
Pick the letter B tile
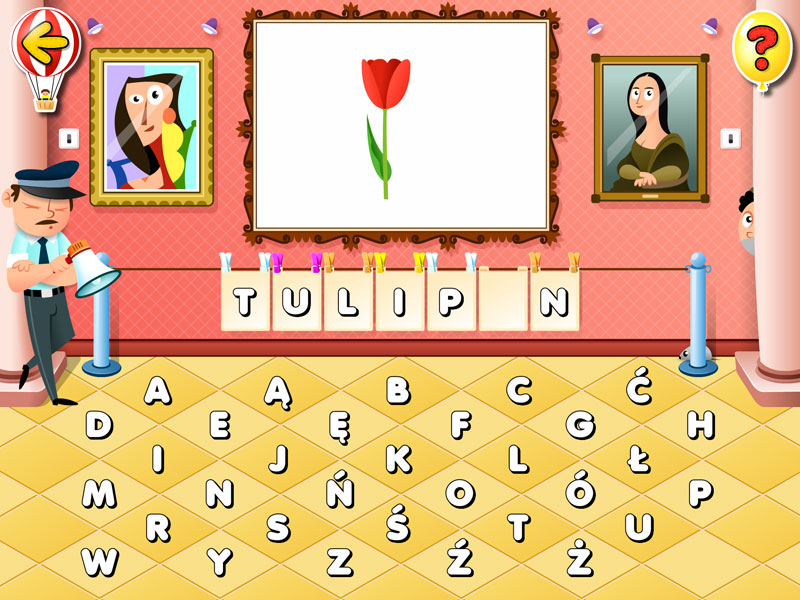coord(398,390)
